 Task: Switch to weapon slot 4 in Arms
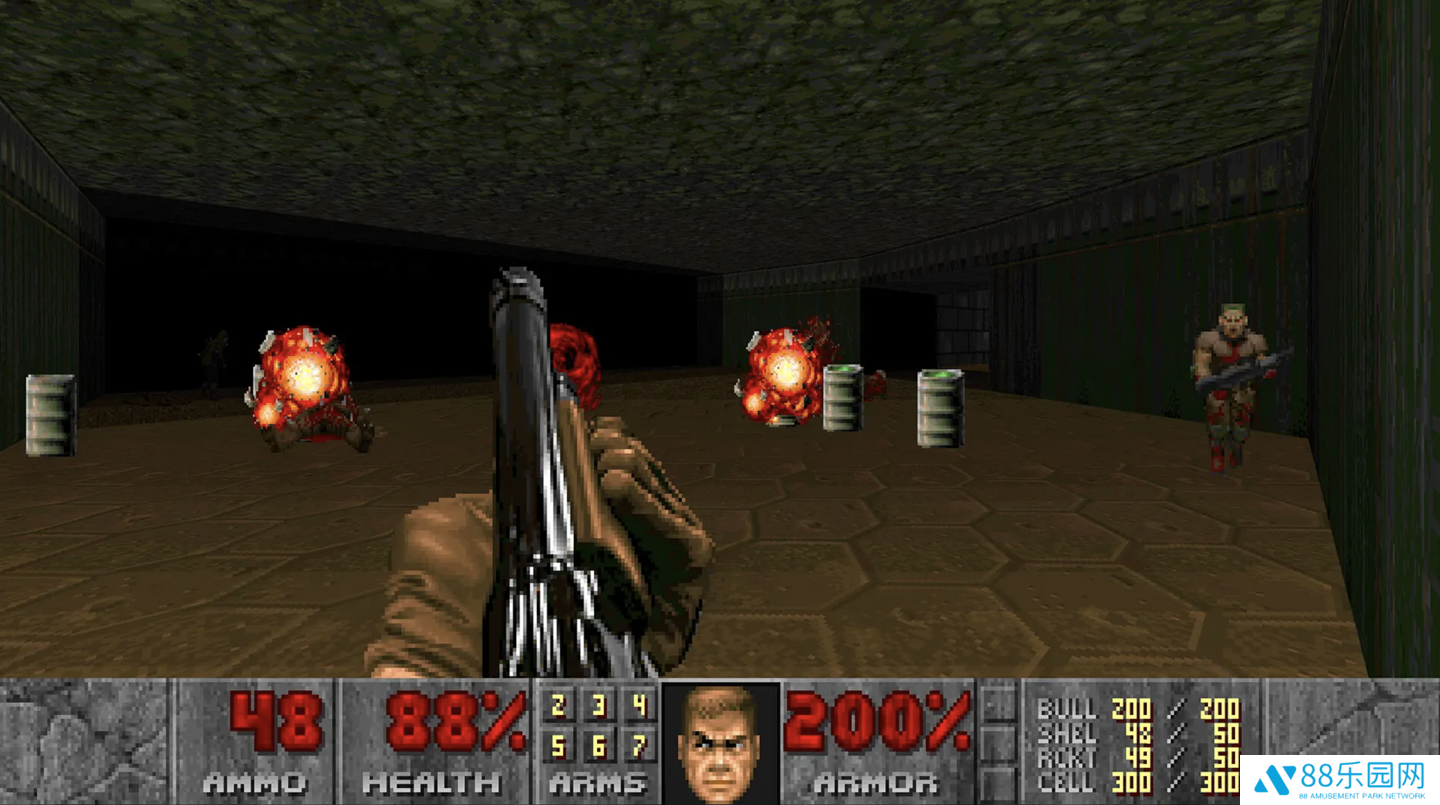pos(639,708)
